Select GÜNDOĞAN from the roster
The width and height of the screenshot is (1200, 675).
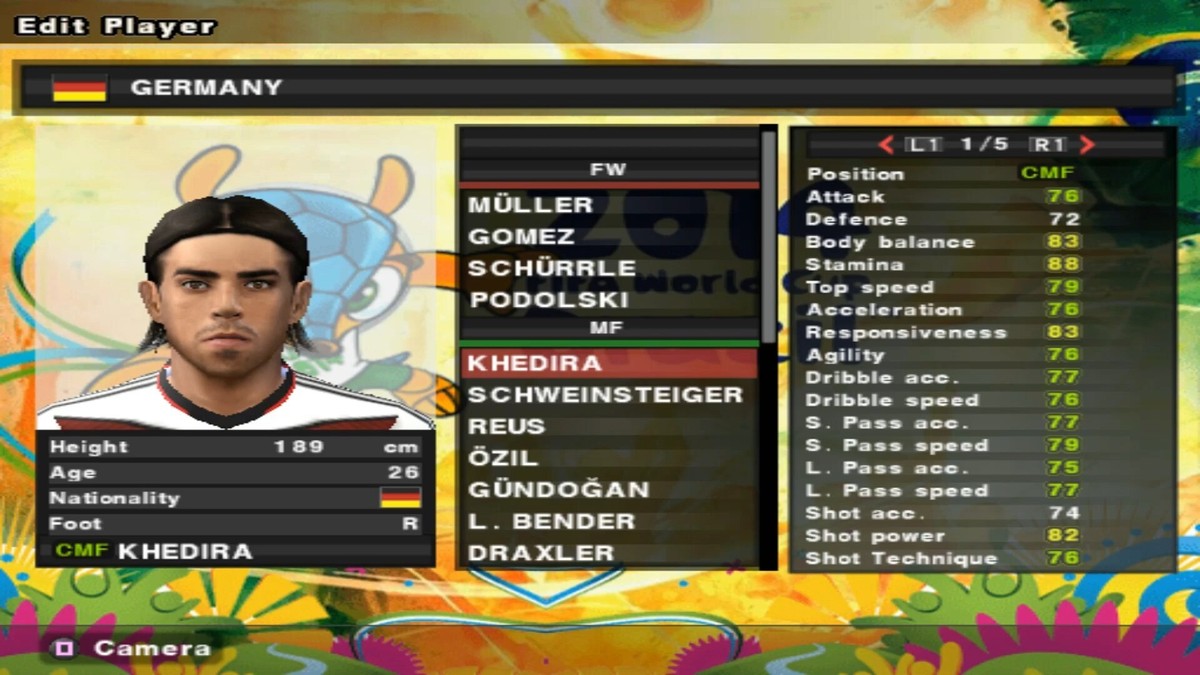(559, 490)
